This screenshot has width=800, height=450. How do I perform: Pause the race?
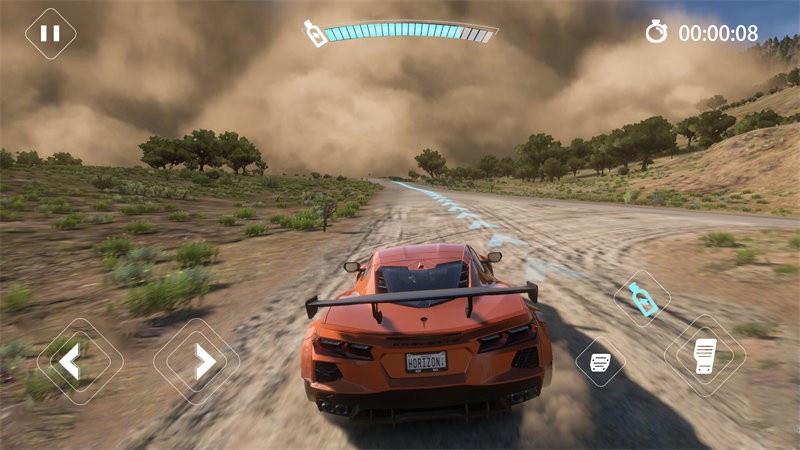point(50,33)
